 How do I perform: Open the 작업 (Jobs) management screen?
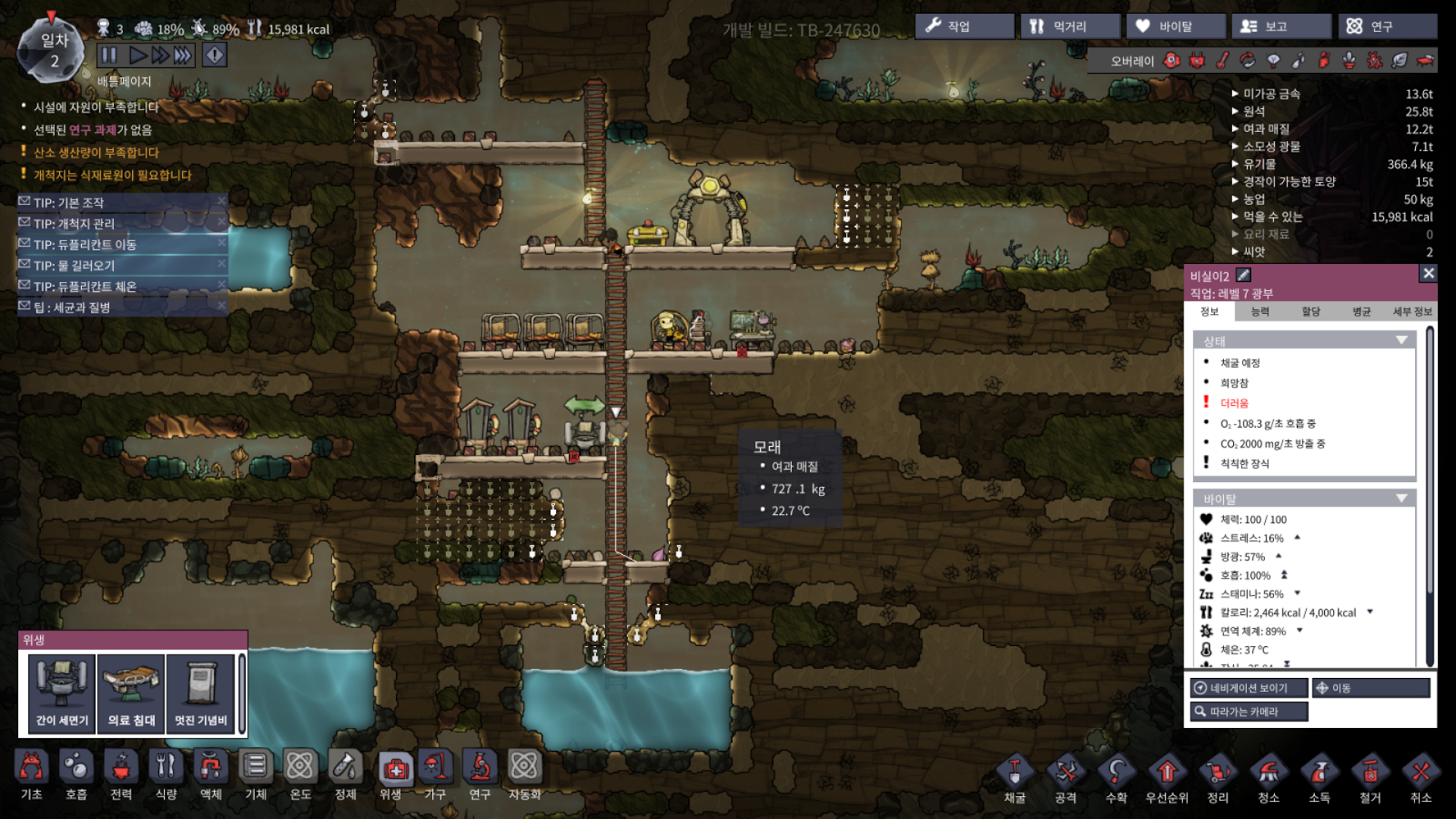point(964,26)
